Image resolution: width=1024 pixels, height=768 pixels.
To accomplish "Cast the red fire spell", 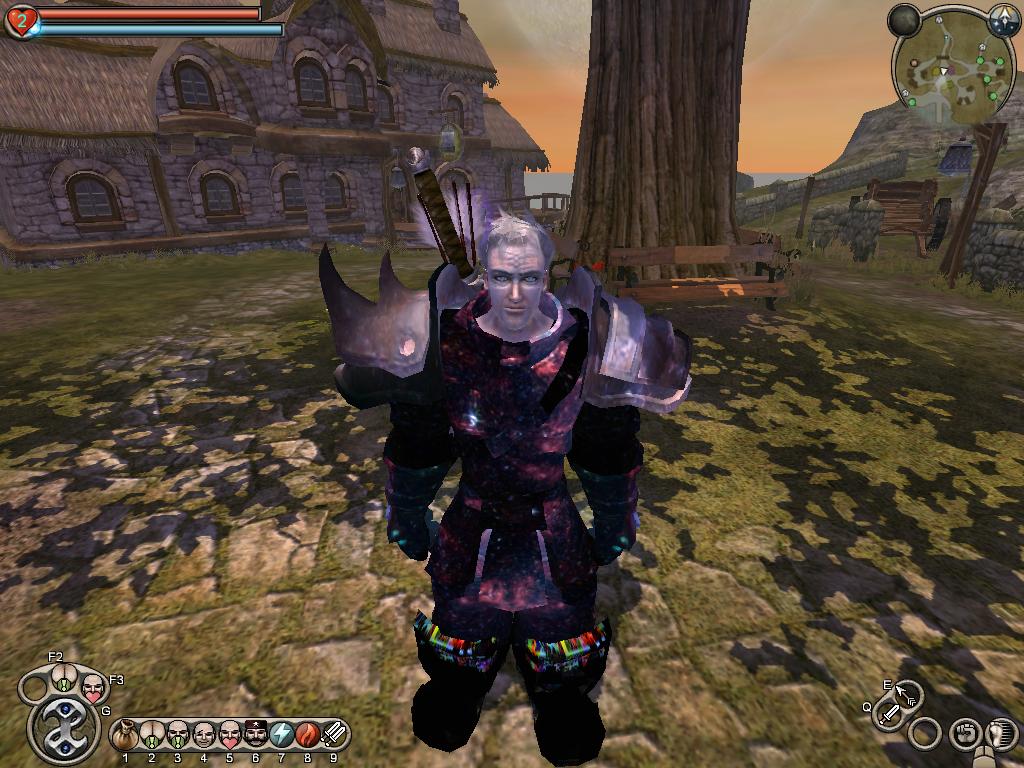I will coord(308,736).
